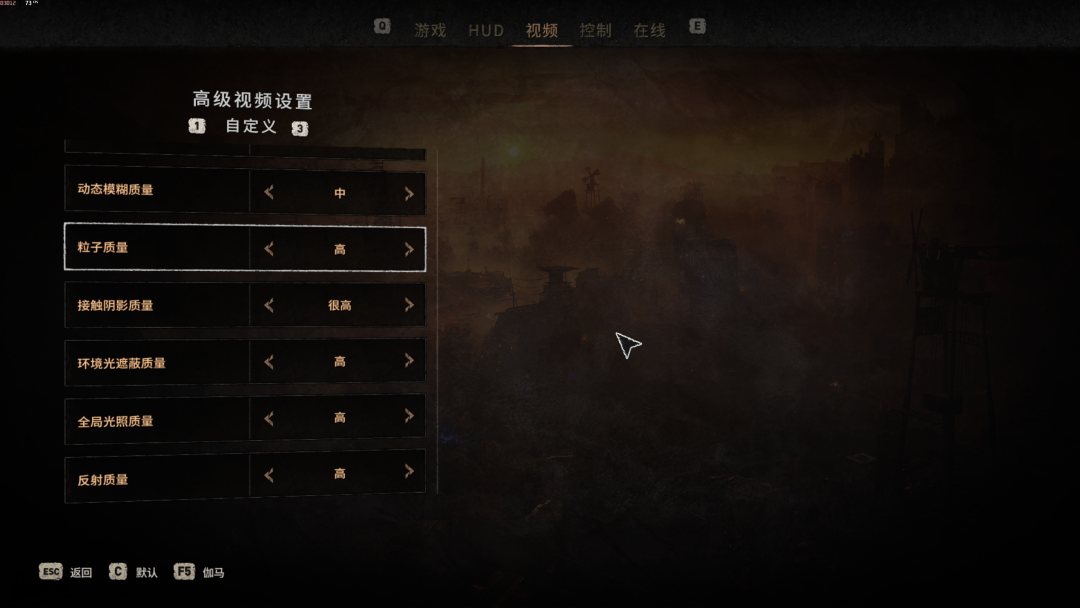1080x608 pixels.
Task: Lower 动态模糊质量 with its left arrow
Action: (269, 193)
